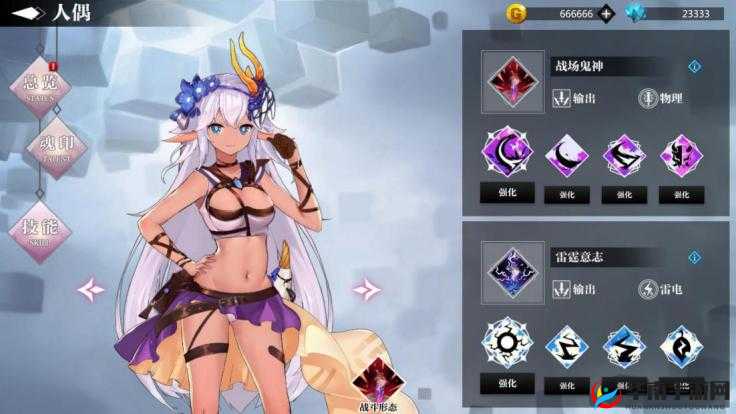Click the gold coin currency icon
The height and width of the screenshot is (414, 736).
coord(515,13)
